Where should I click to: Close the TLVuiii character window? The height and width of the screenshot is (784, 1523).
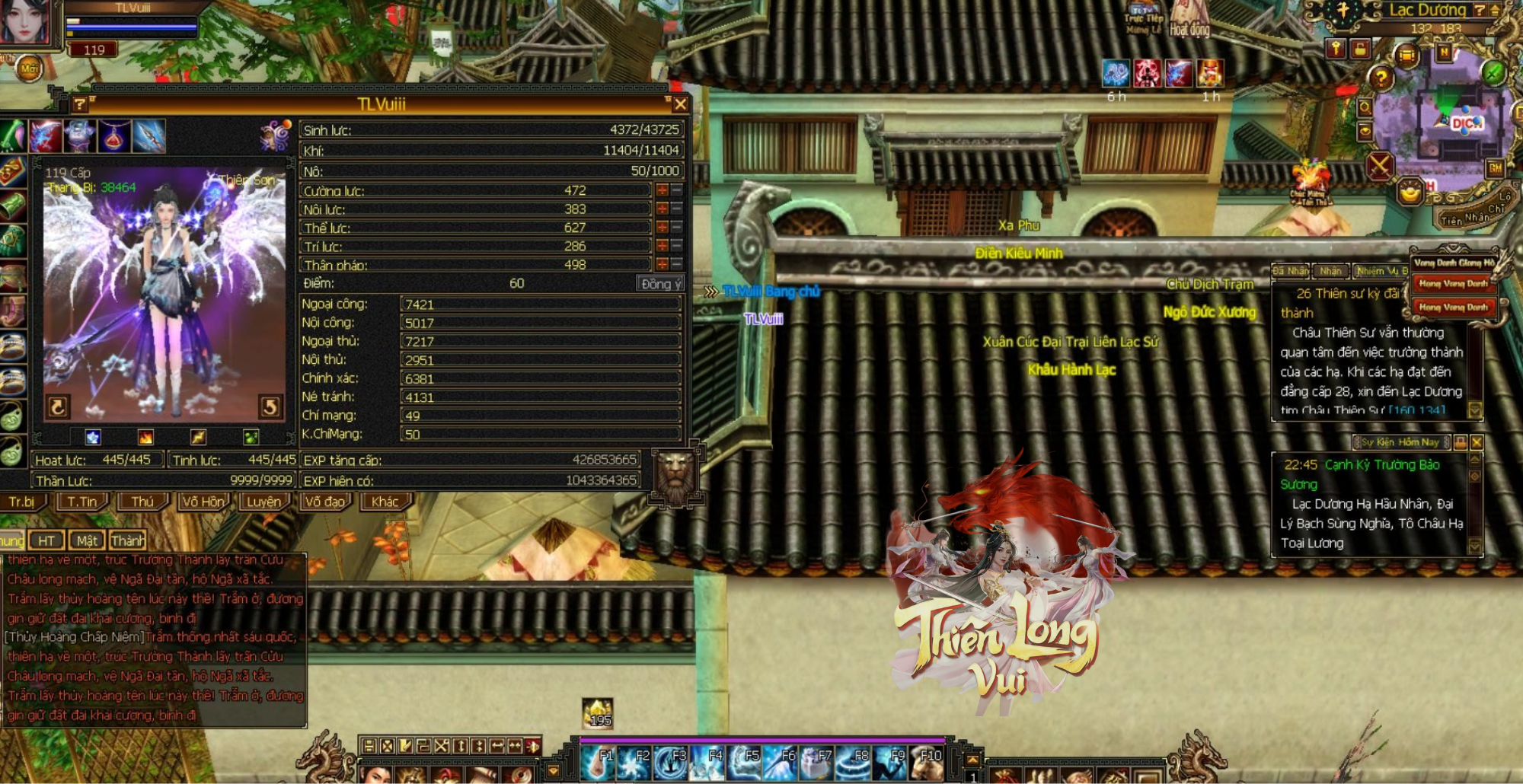(x=680, y=104)
